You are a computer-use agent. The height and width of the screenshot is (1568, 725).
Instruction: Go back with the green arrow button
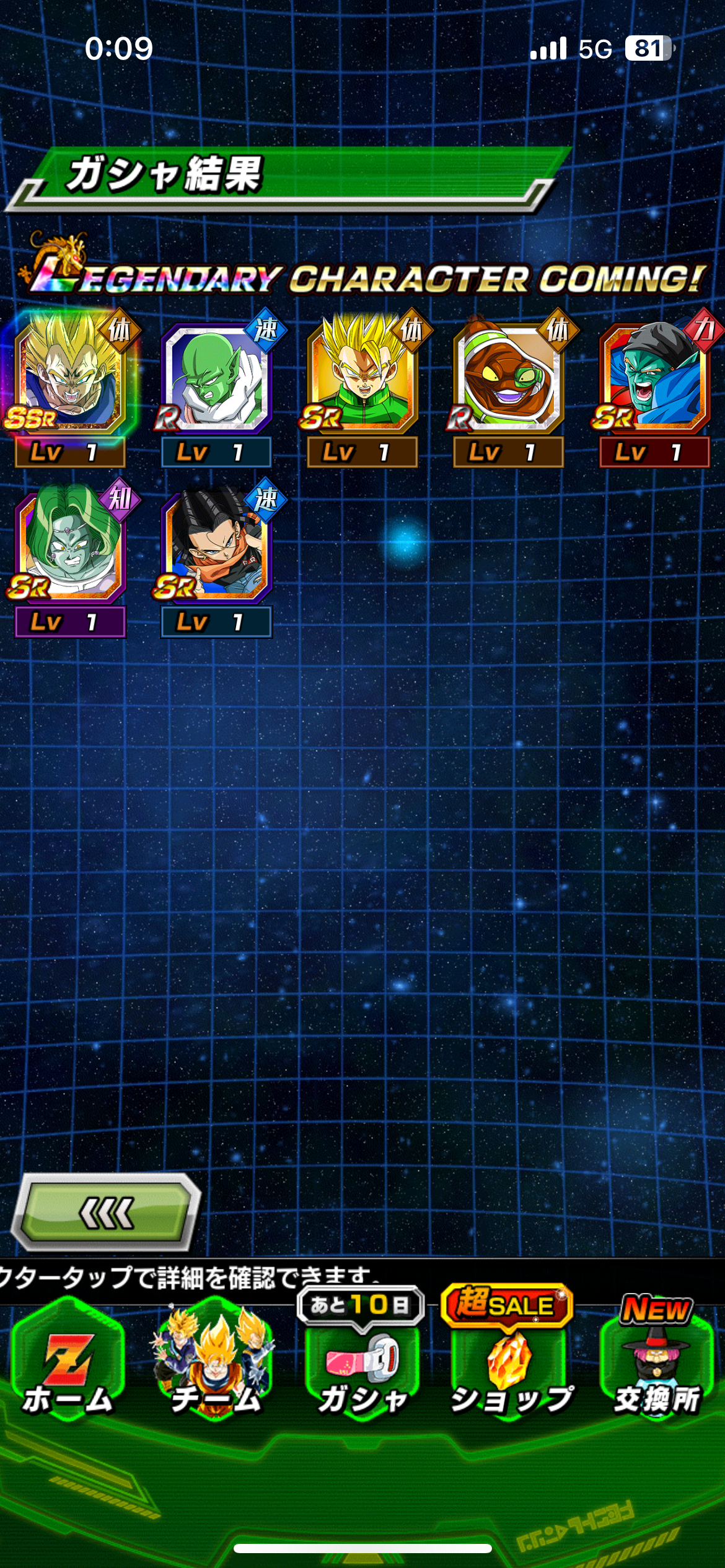click(107, 1213)
